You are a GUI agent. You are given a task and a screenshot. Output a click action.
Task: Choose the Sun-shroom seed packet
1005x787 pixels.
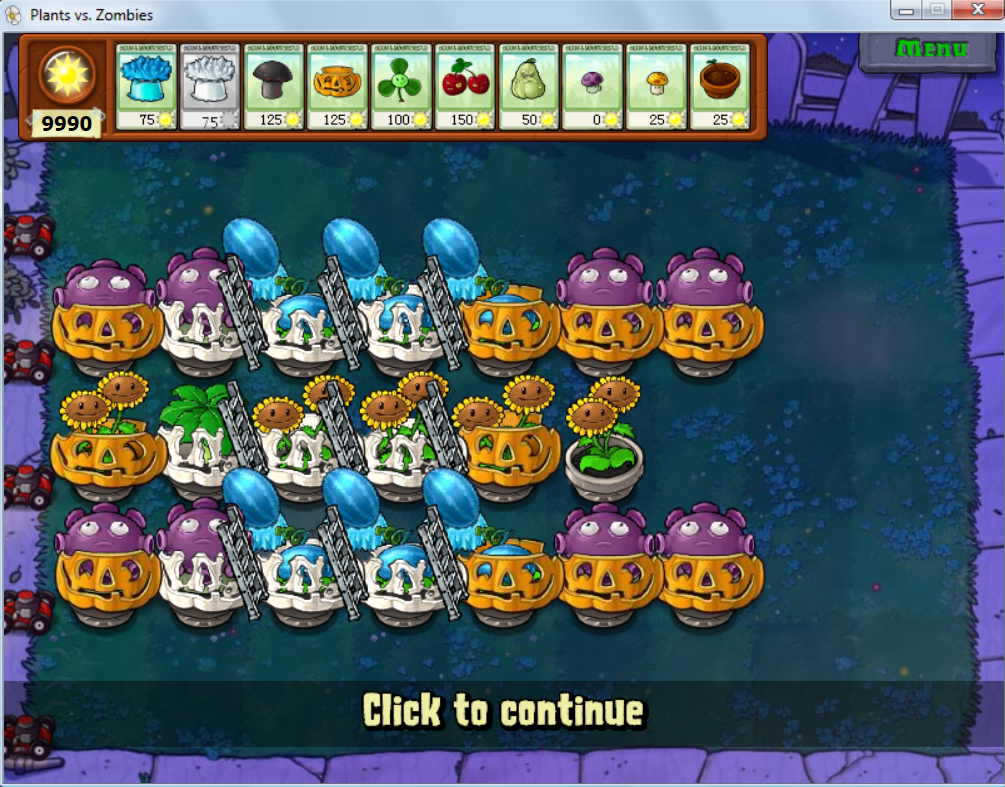657,88
